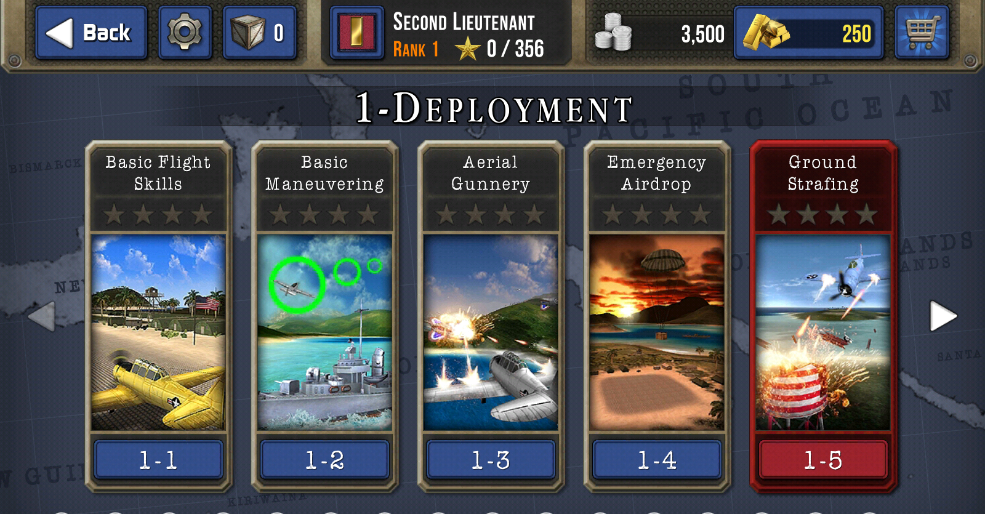Image resolution: width=985 pixels, height=514 pixels.
Task: Tap the gold bars currency button
Action: [x=808, y=34]
